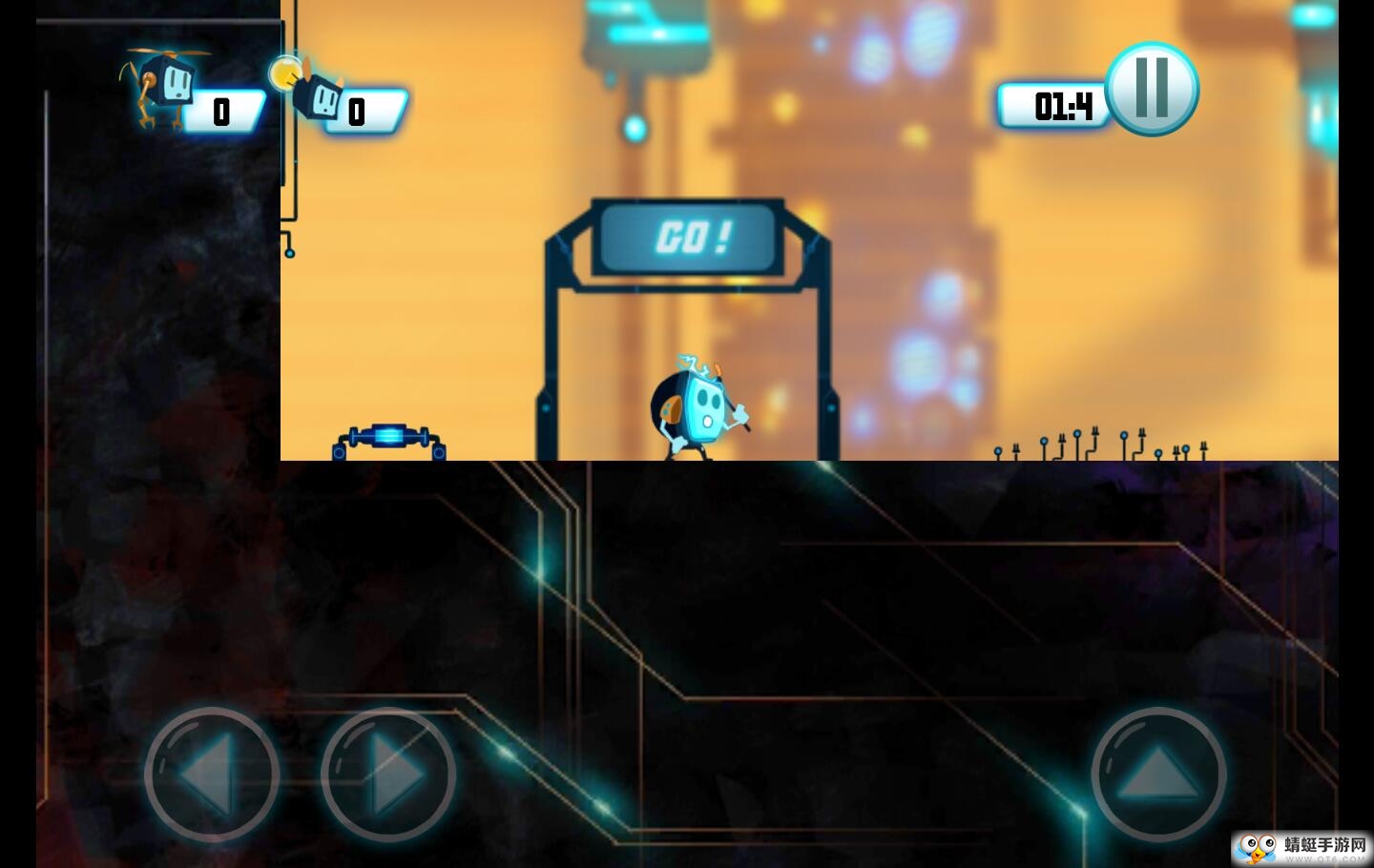This screenshot has height=868, width=1374.
Task: Tap the left arrow movement button
Action: tap(212, 774)
